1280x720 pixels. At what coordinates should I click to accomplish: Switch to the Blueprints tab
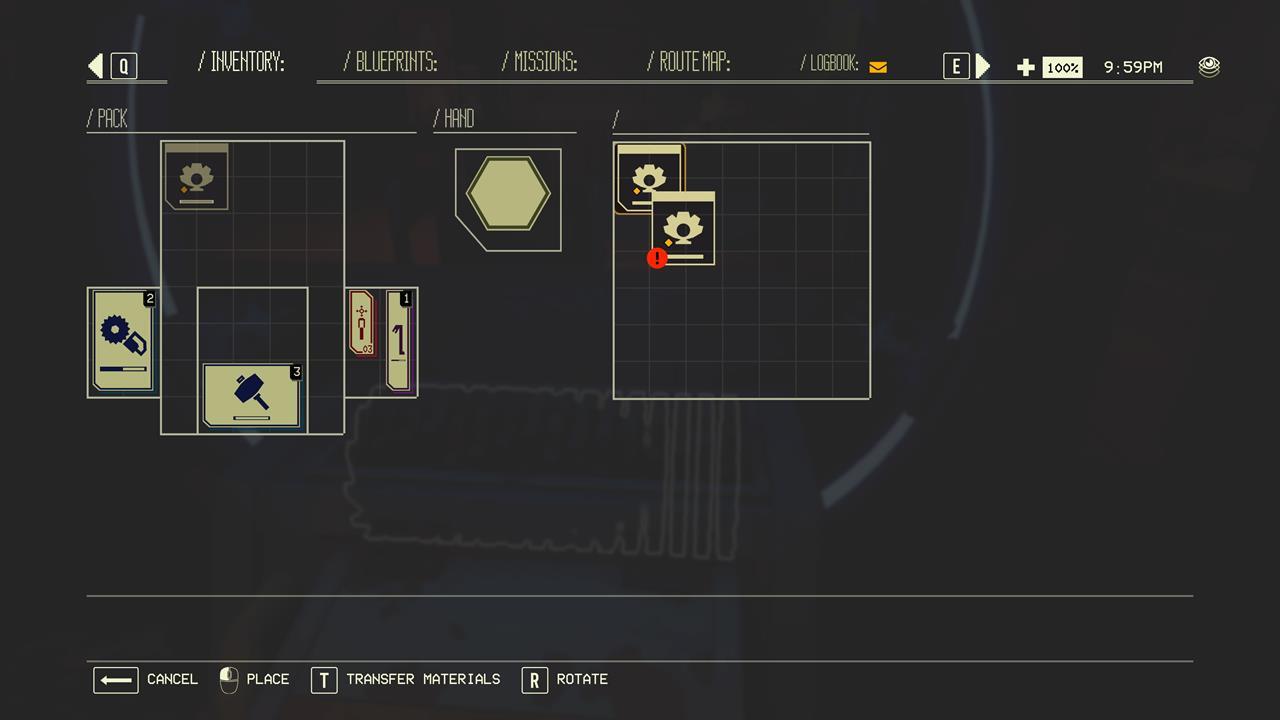(x=390, y=63)
